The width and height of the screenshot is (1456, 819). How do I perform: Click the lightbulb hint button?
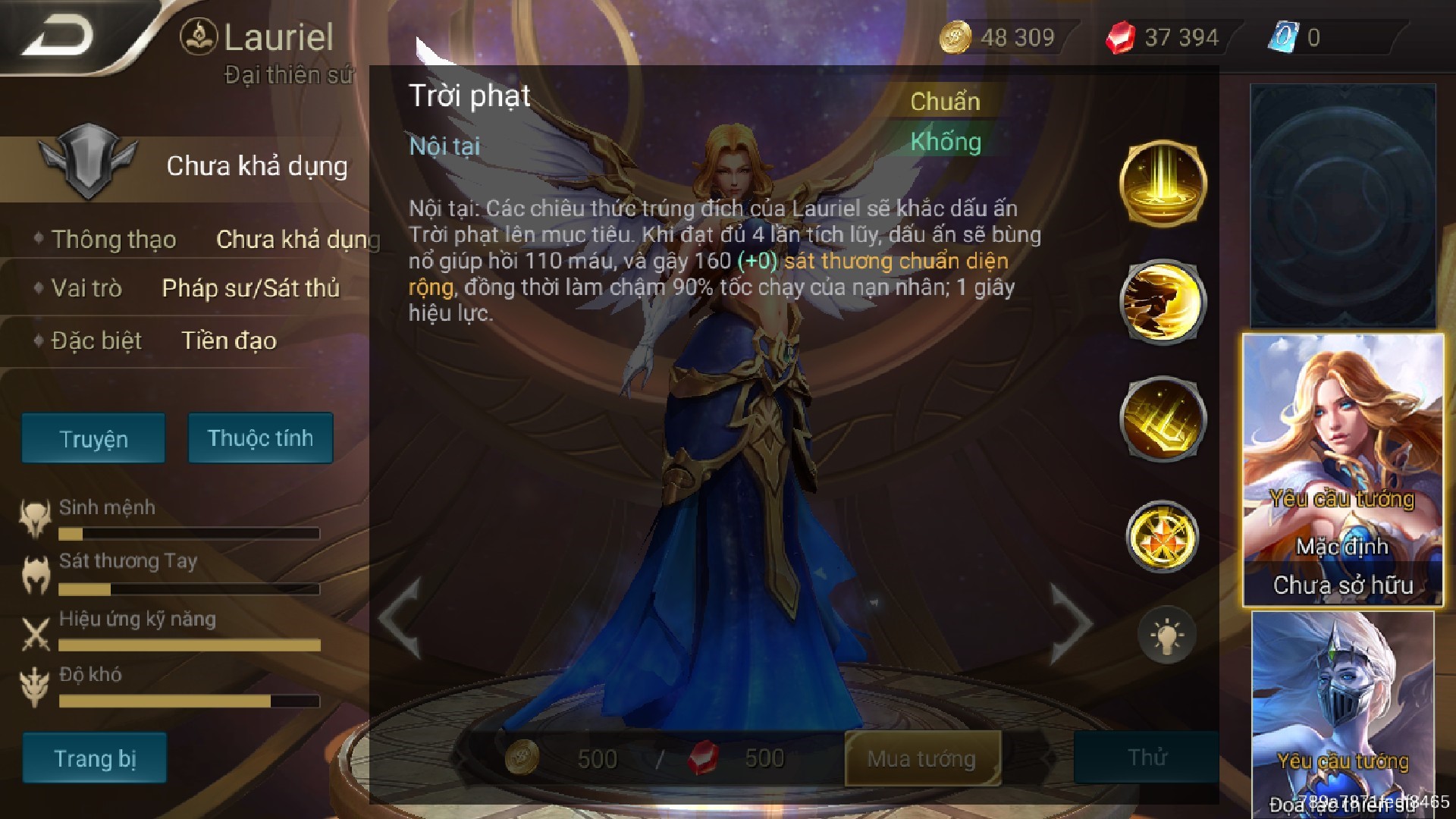[x=1166, y=635]
